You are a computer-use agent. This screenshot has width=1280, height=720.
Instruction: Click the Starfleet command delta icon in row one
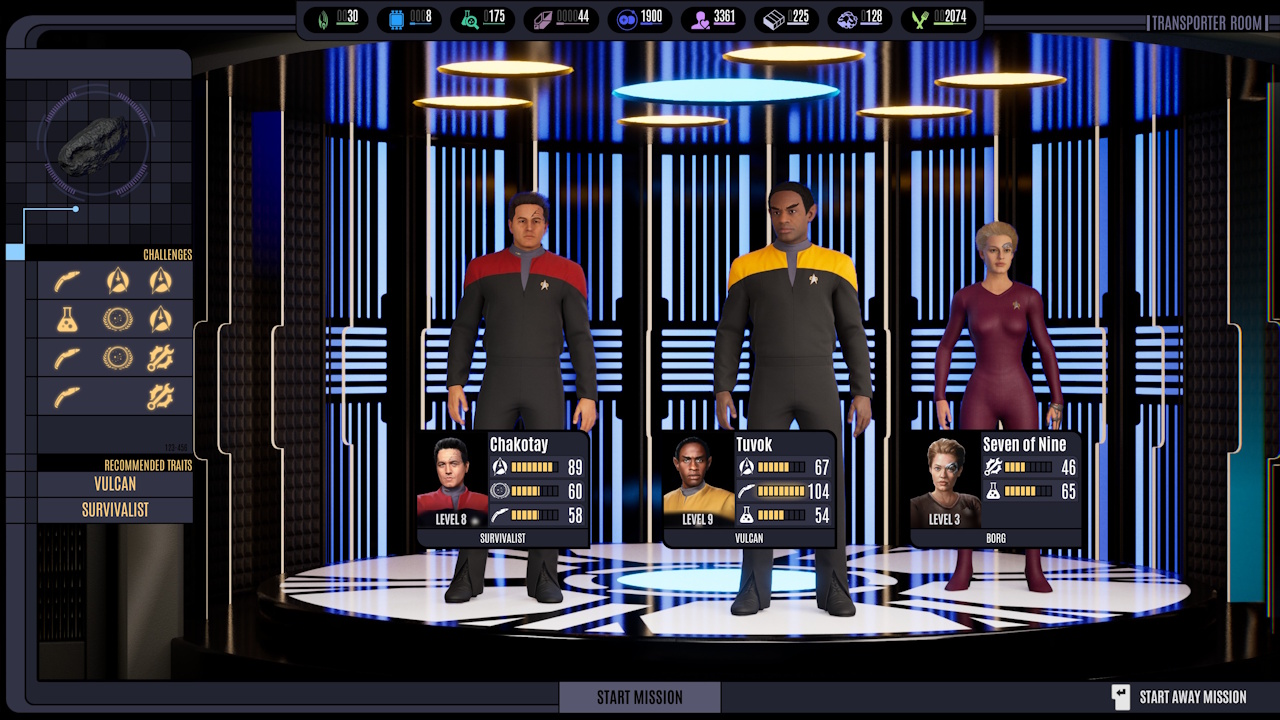(117, 281)
